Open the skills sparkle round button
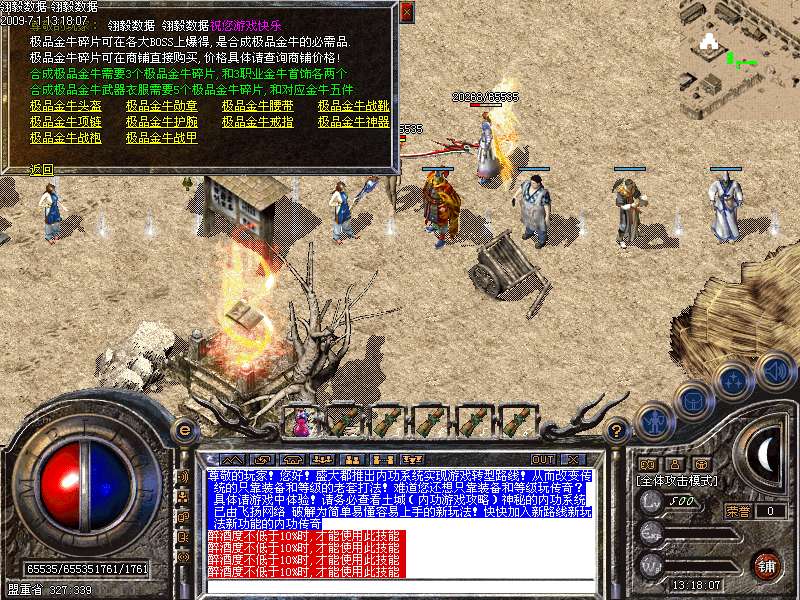 (735, 379)
